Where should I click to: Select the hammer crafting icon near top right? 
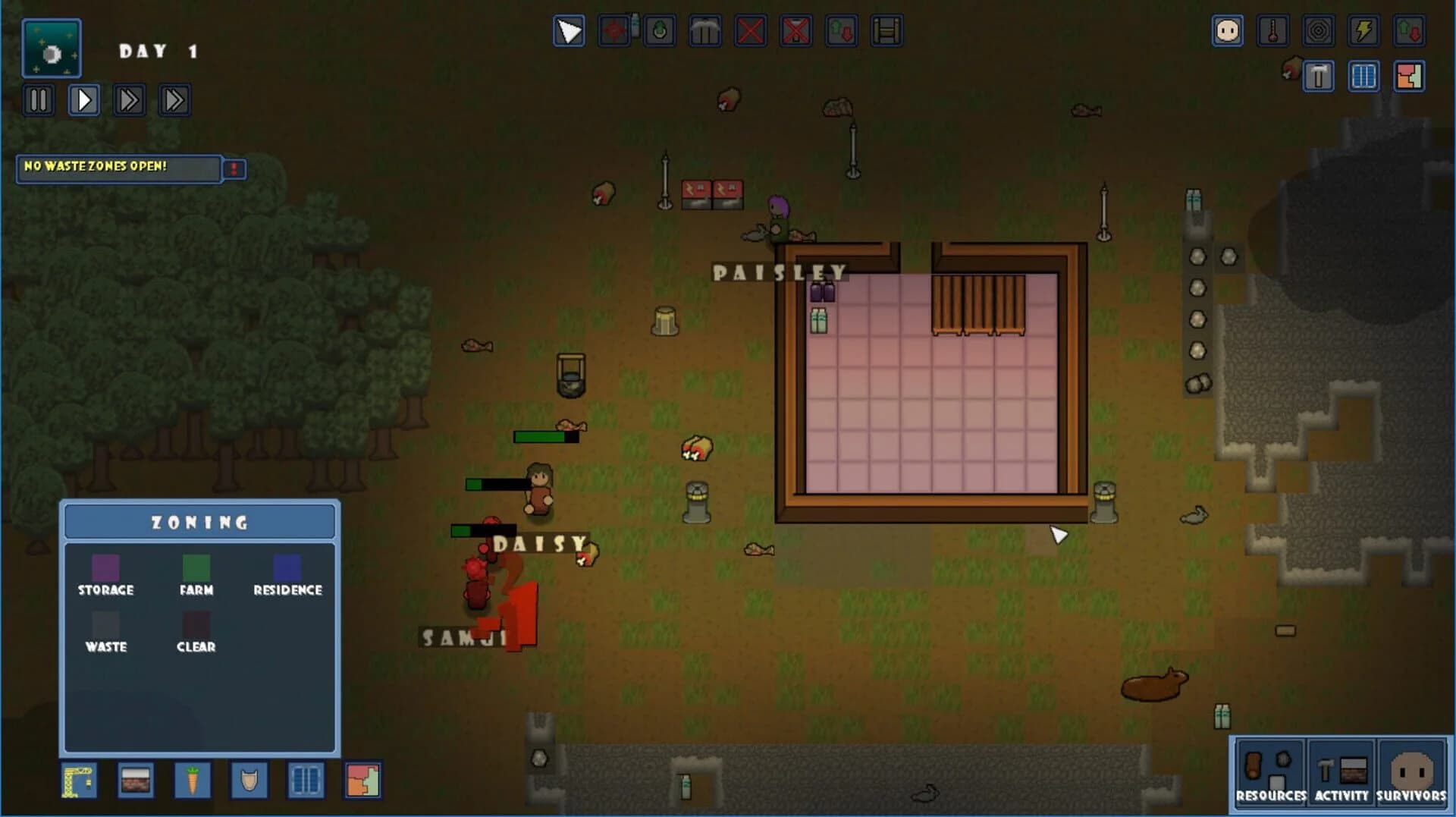1319,76
